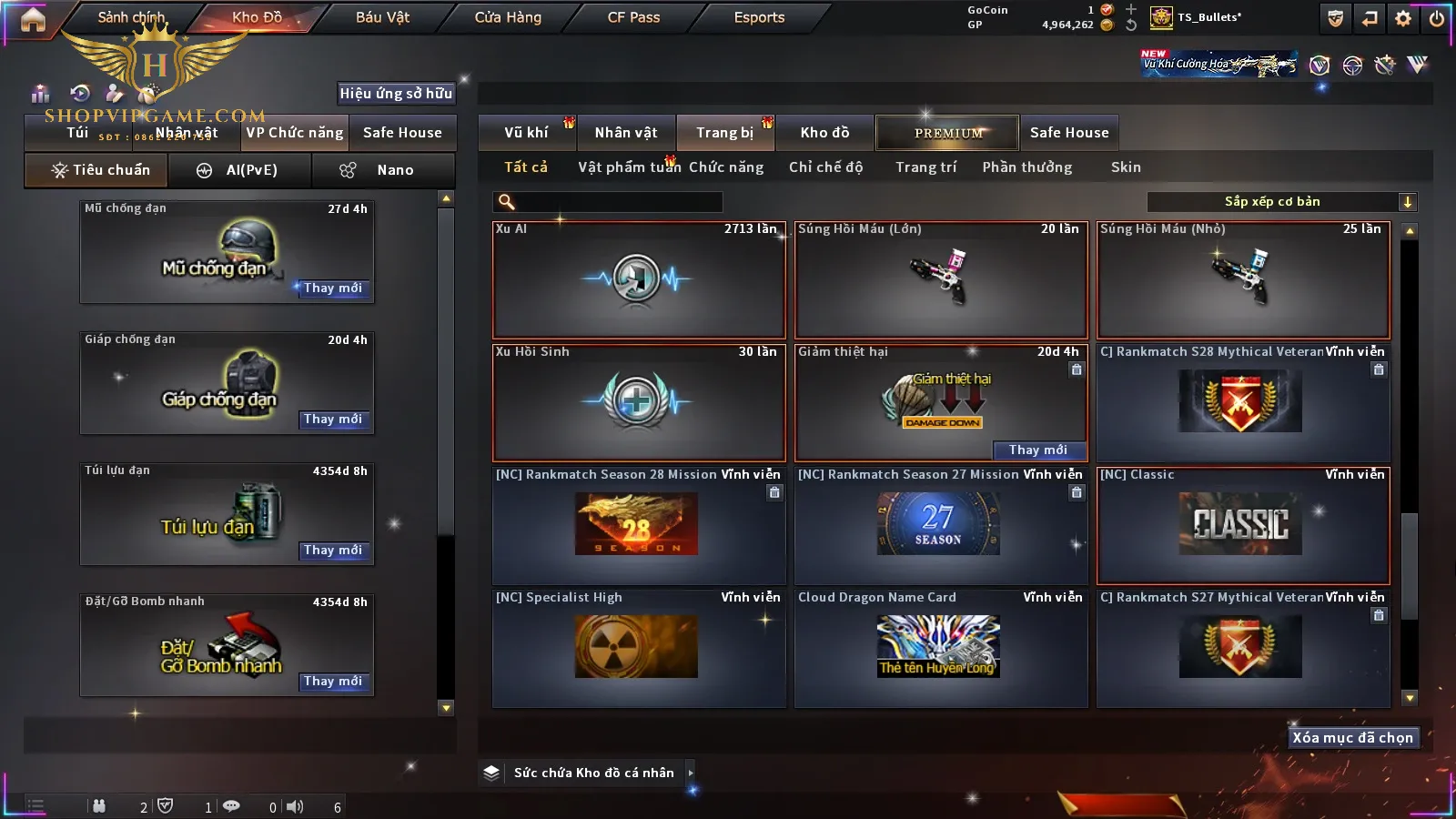
Task: Click Xóa mục đã chọn button
Action: point(1352,738)
